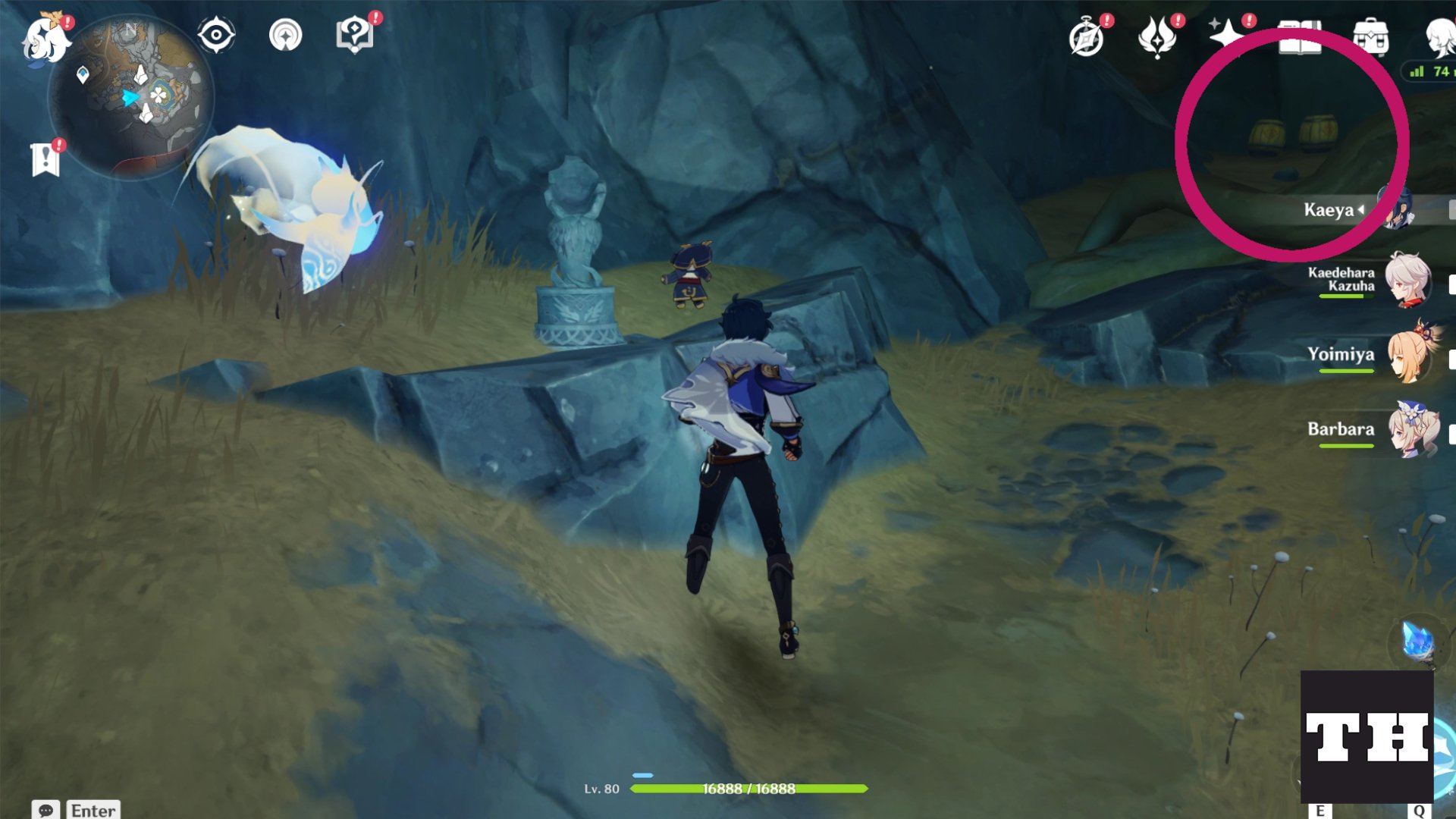Open the question-mark tutorial tips icon
Screen dimensions: 1456x819
coord(355,35)
